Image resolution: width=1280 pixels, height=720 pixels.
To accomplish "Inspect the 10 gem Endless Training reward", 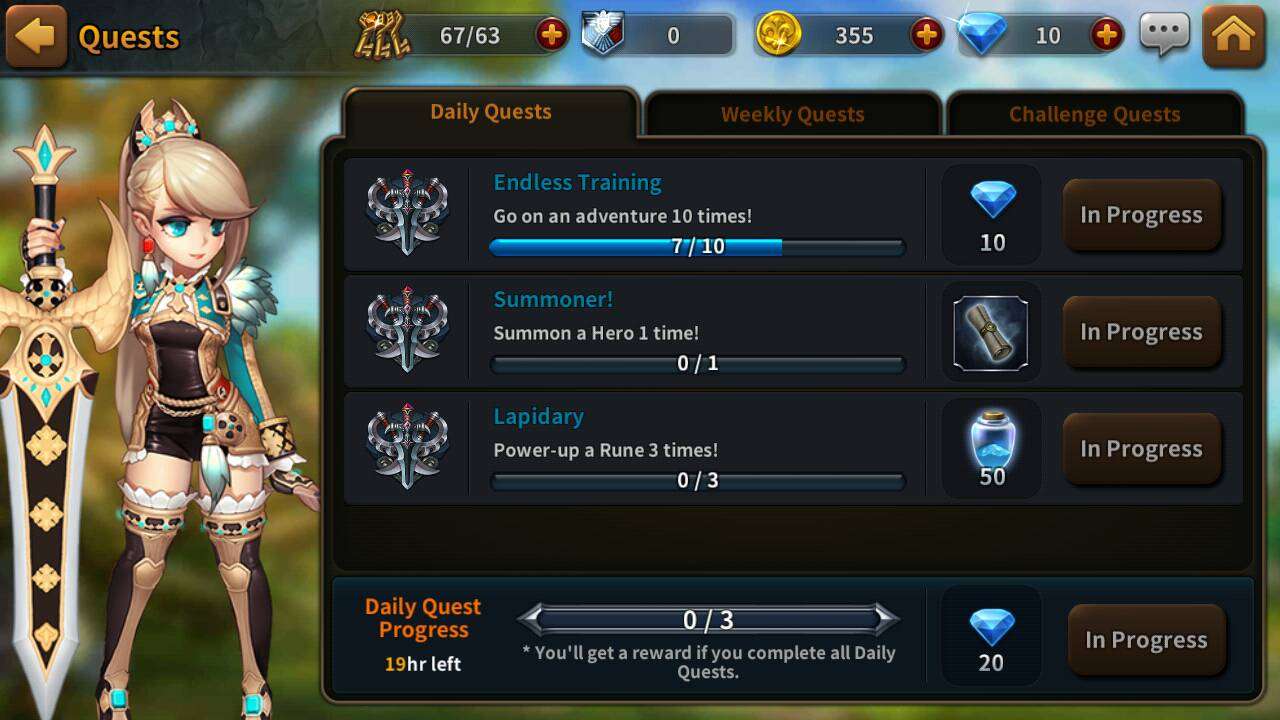I will tap(992, 213).
